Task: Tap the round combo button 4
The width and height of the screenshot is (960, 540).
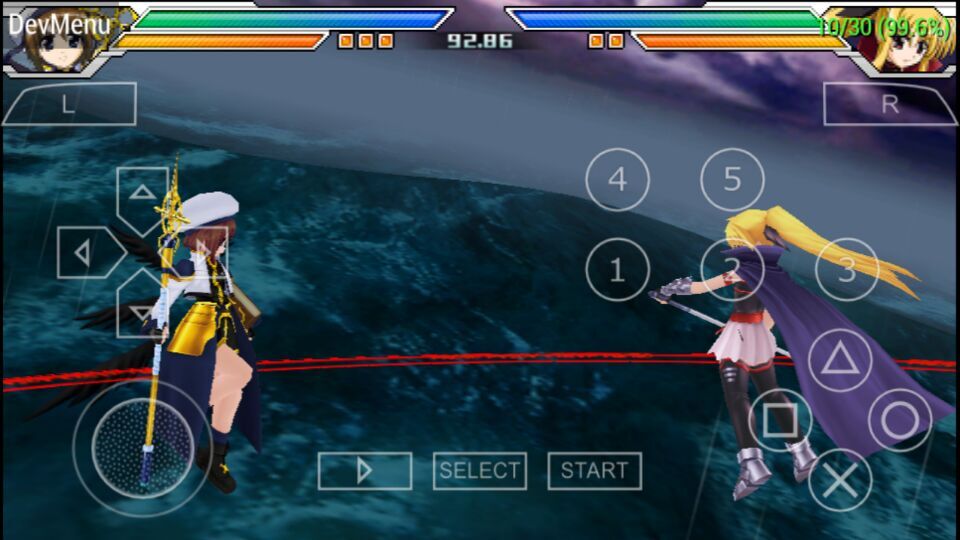Action: click(x=617, y=180)
